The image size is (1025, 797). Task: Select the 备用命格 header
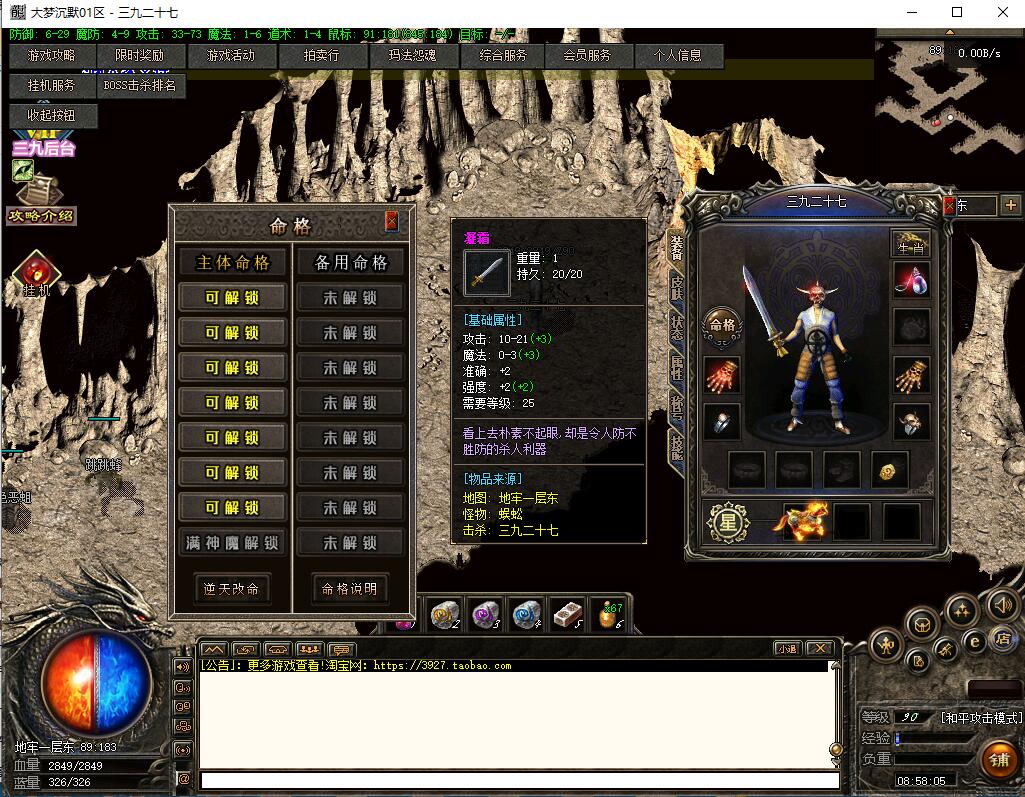tap(351, 263)
